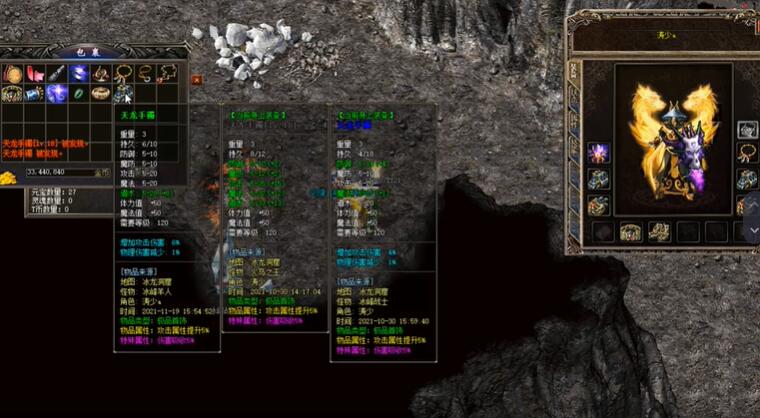Viewport: 760px width, 418px height.
Task: Select the round bronze medal in the bag
Action: tap(12, 74)
